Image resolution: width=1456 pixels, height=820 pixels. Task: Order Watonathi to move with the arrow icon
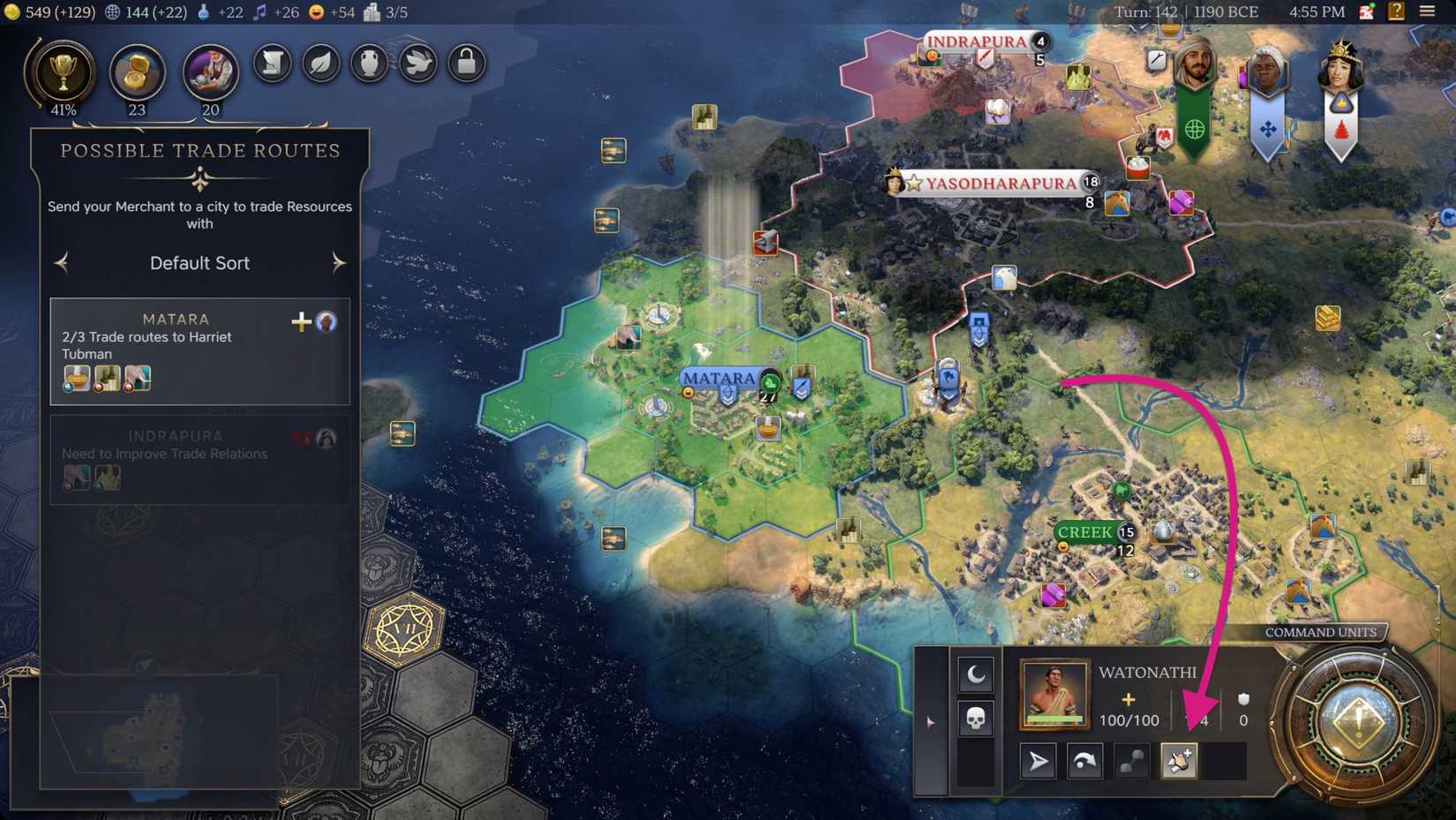1038,760
